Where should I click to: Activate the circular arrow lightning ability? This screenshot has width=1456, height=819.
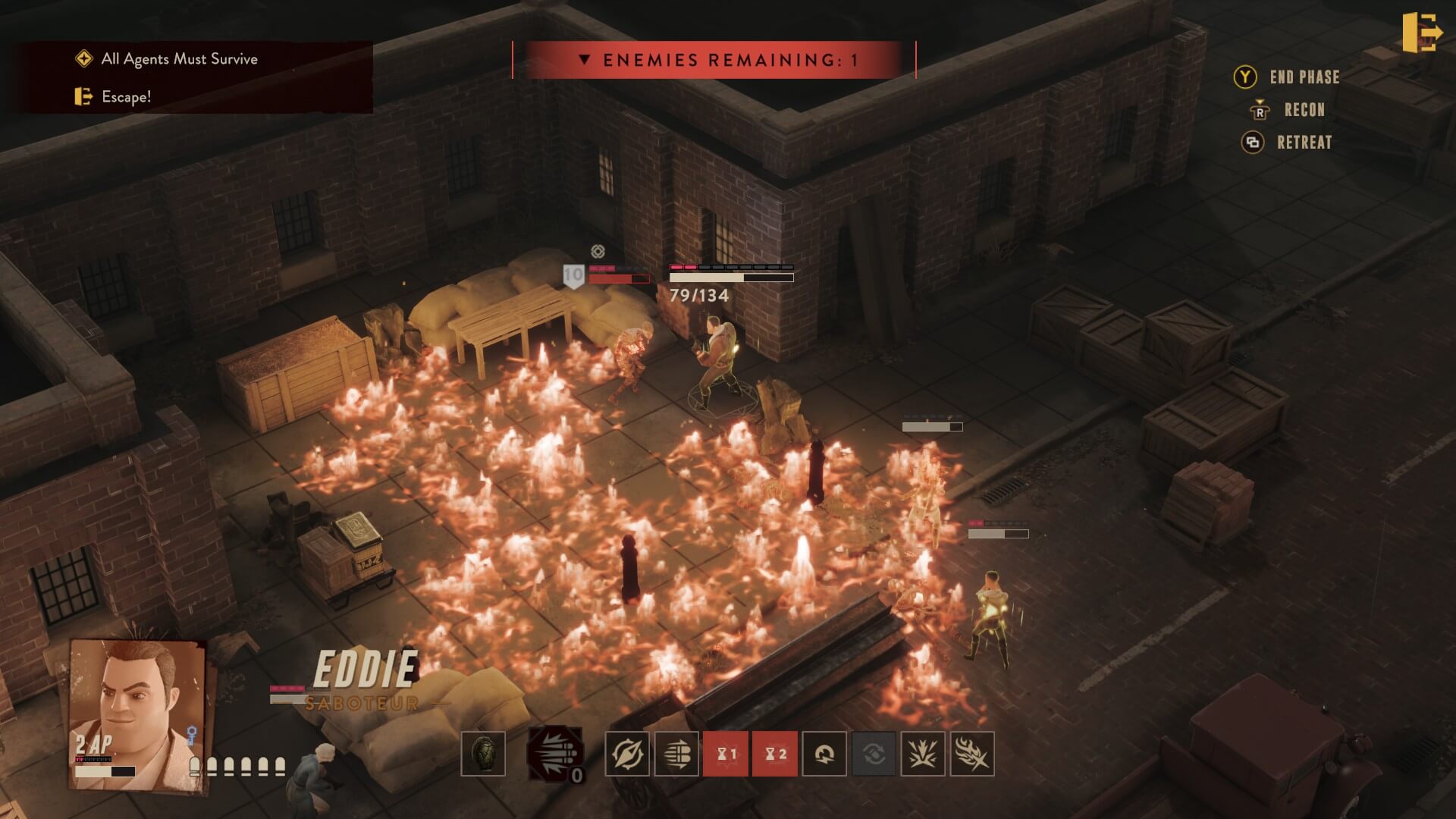click(x=824, y=754)
